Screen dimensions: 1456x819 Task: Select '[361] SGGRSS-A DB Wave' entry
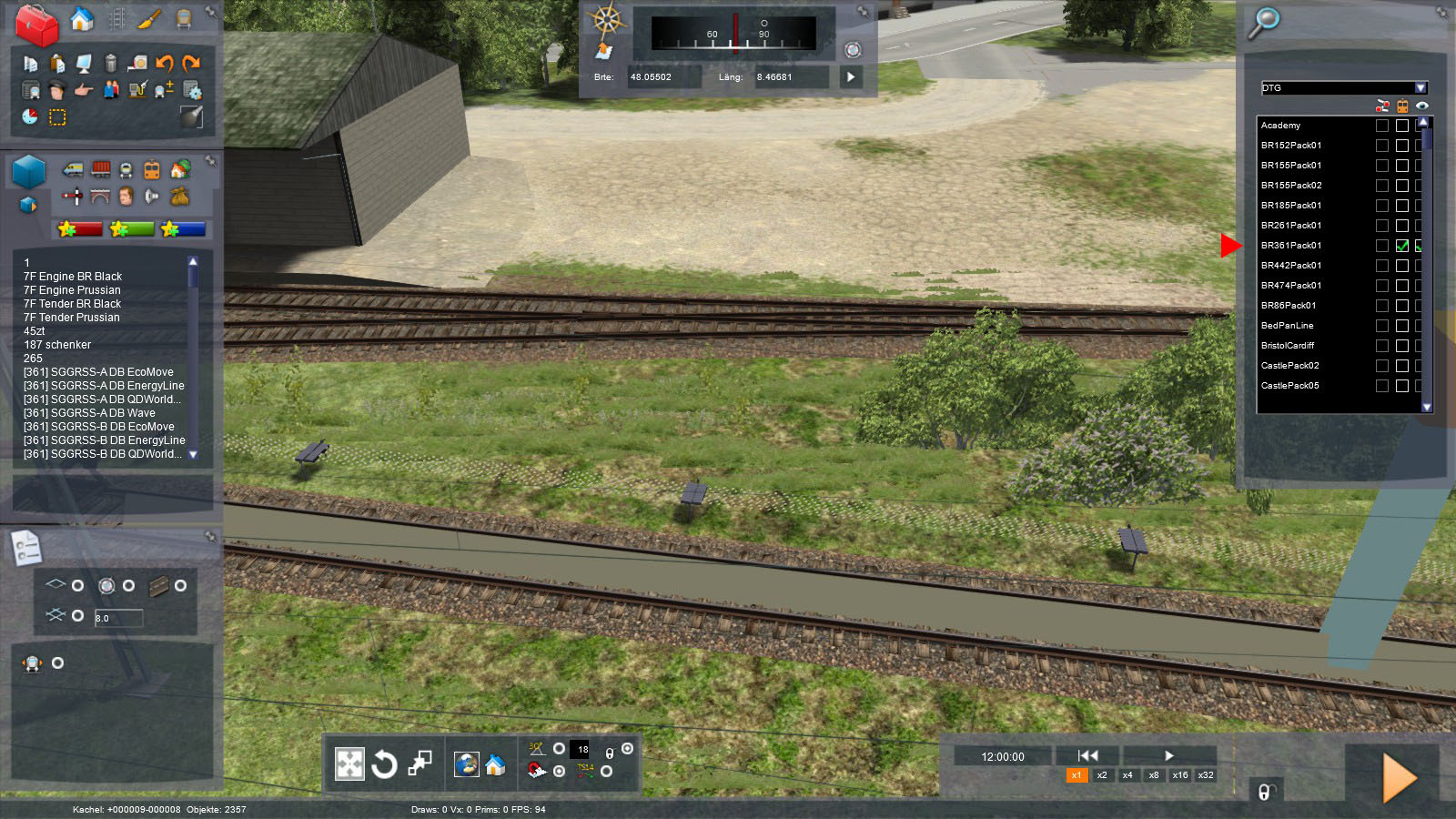pyautogui.click(x=89, y=413)
